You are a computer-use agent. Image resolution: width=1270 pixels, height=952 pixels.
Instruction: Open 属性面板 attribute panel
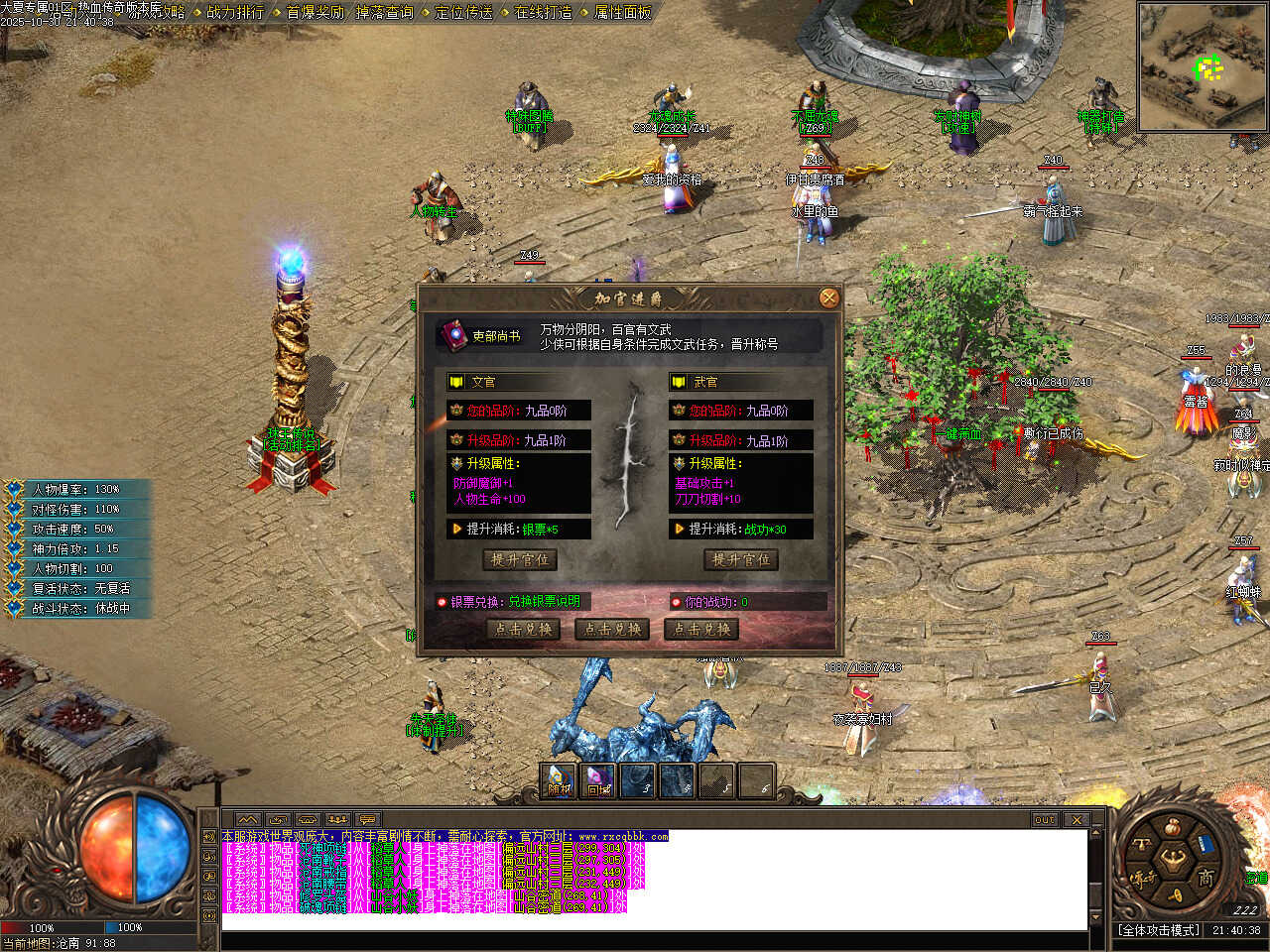[x=622, y=12]
